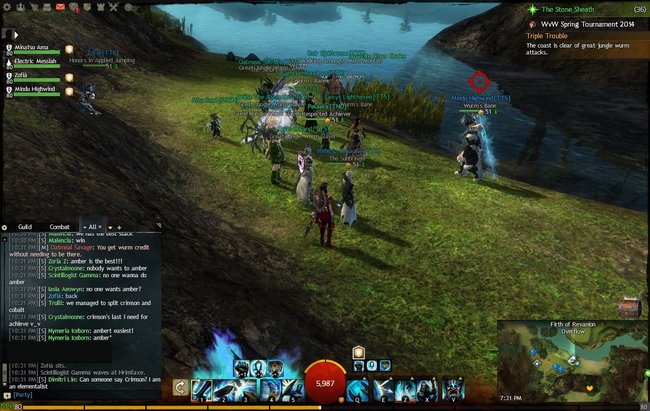Open the red mail envelope icon
Image resolution: width=650 pixels, height=411 pixels.
coord(60,6)
